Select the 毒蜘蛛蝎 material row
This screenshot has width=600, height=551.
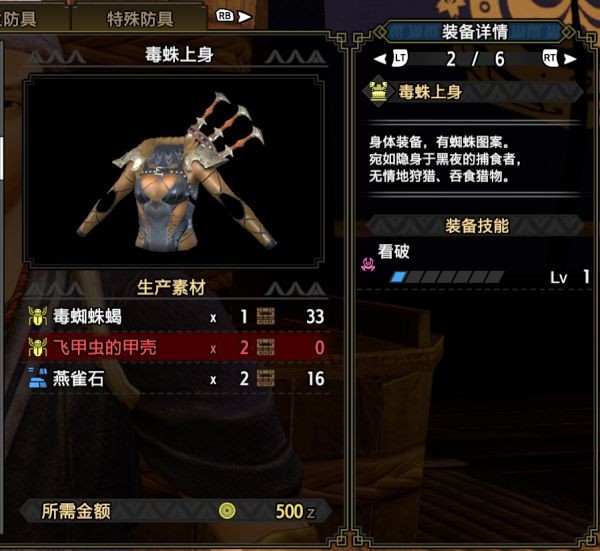tap(175, 318)
